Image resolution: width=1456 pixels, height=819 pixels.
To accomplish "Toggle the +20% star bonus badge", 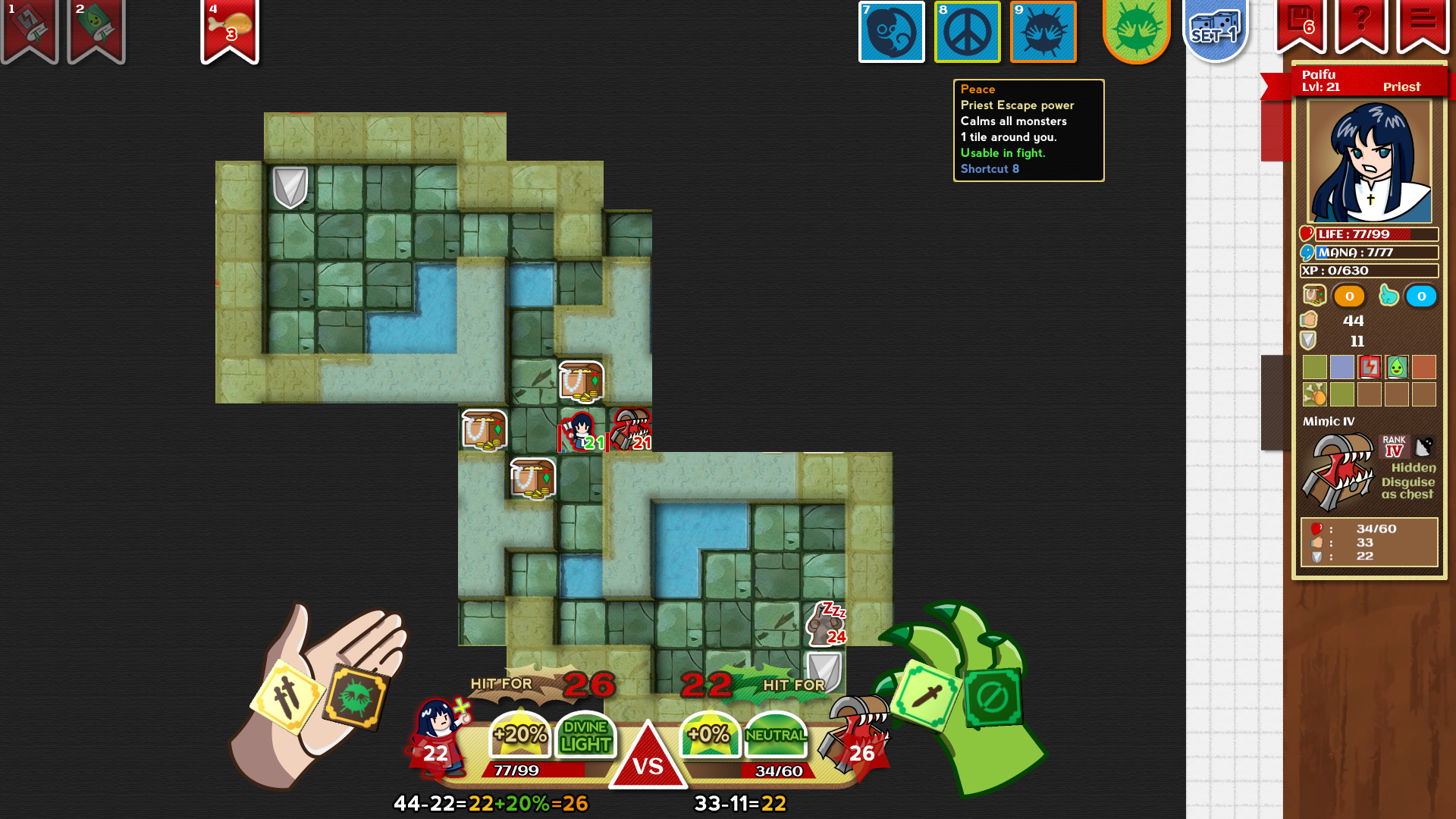I will [519, 734].
